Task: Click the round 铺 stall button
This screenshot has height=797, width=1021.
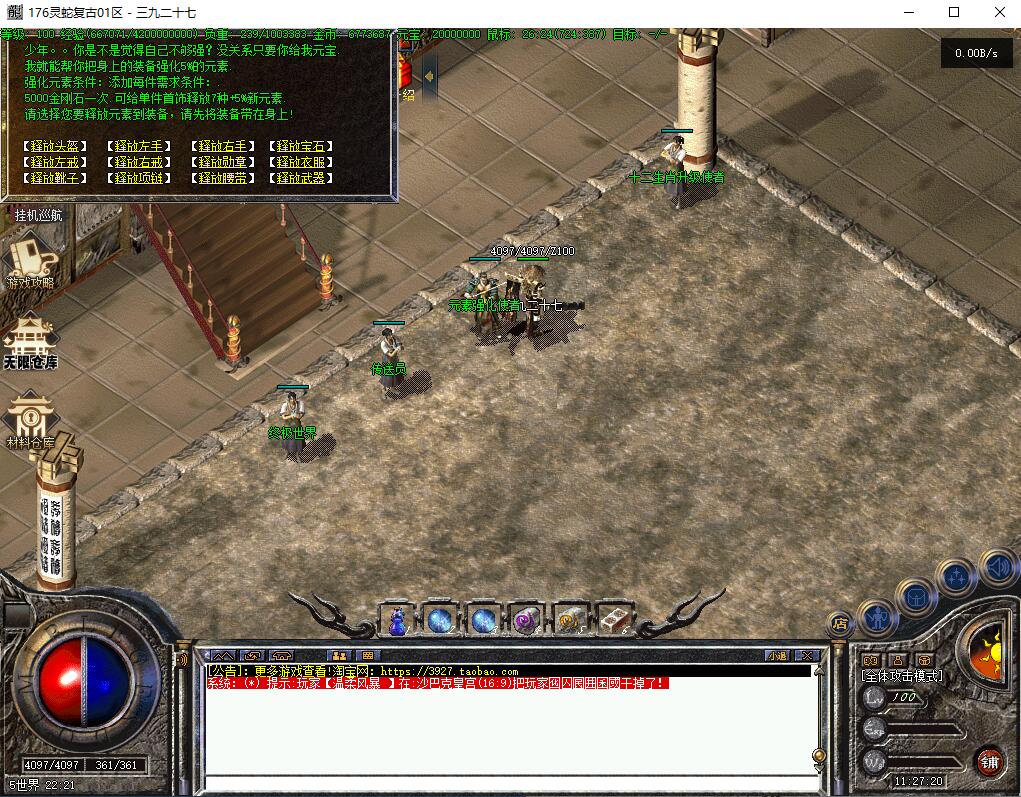Action: tap(989, 760)
